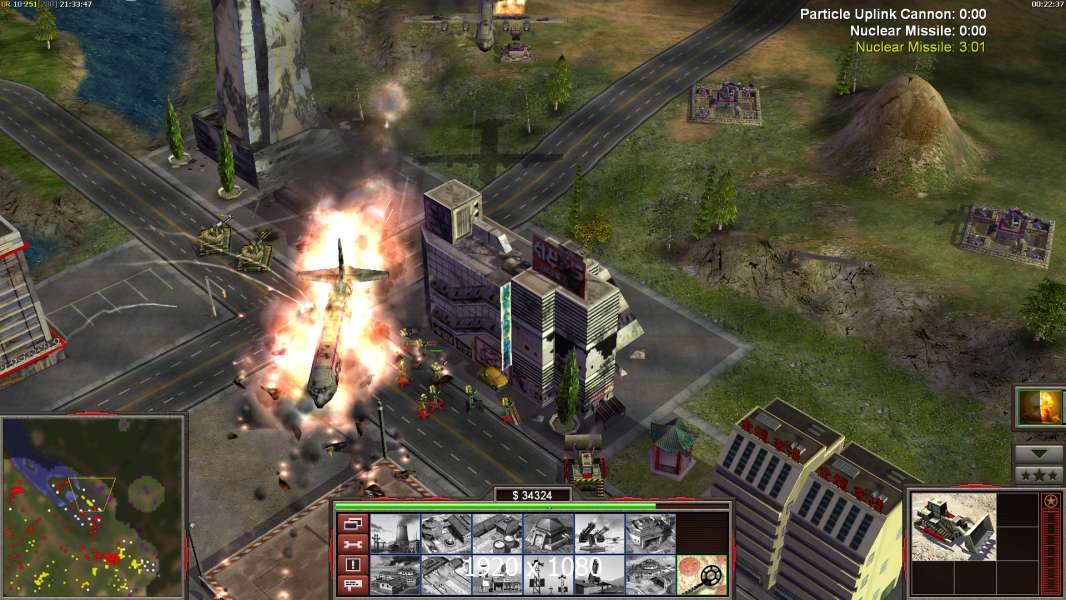Image resolution: width=1066 pixels, height=600 pixels.
Task: Select the dozer unit portrait
Action: [x=954, y=525]
